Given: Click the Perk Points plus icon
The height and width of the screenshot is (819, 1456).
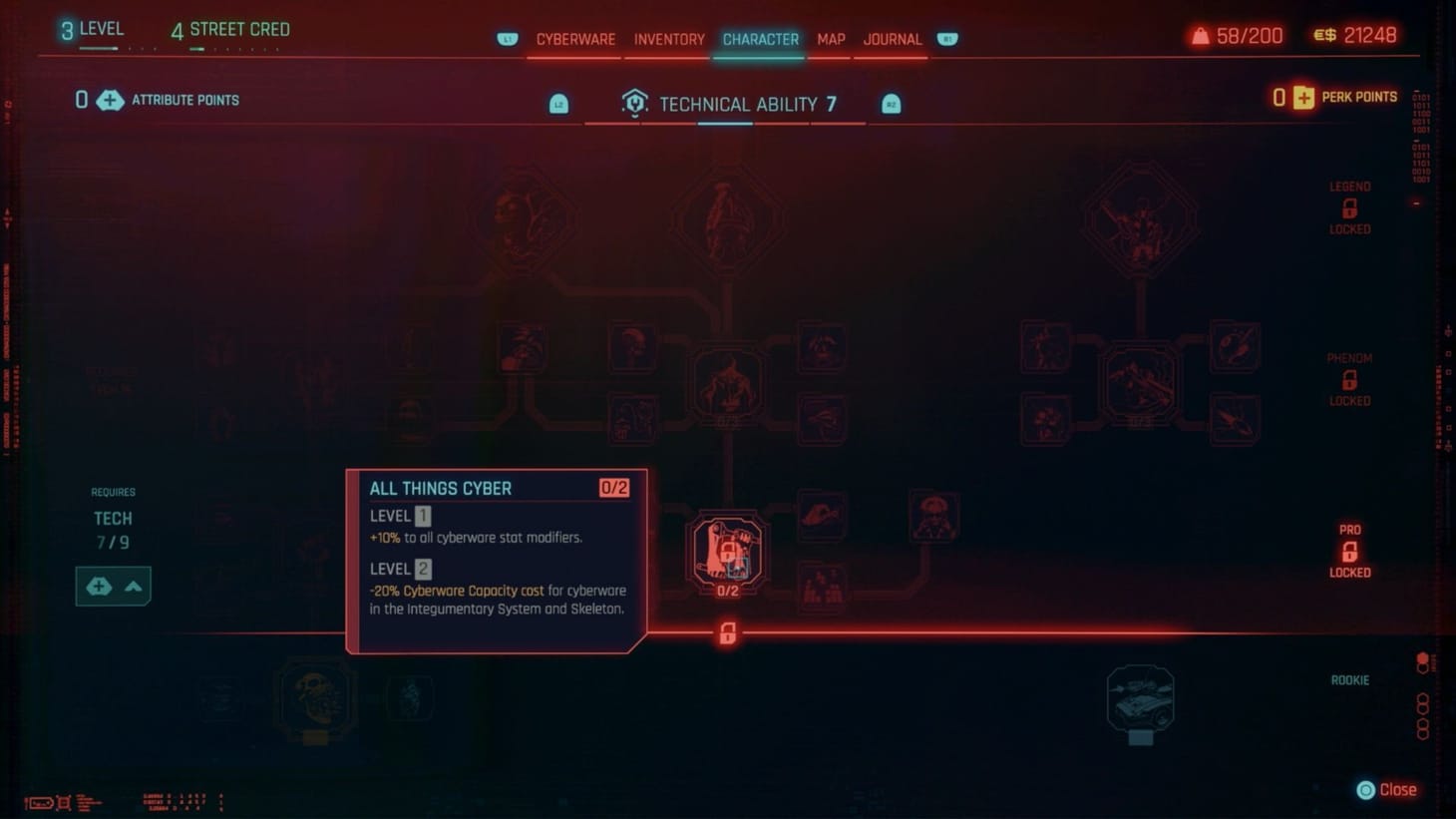Looking at the screenshot, I should (1303, 97).
